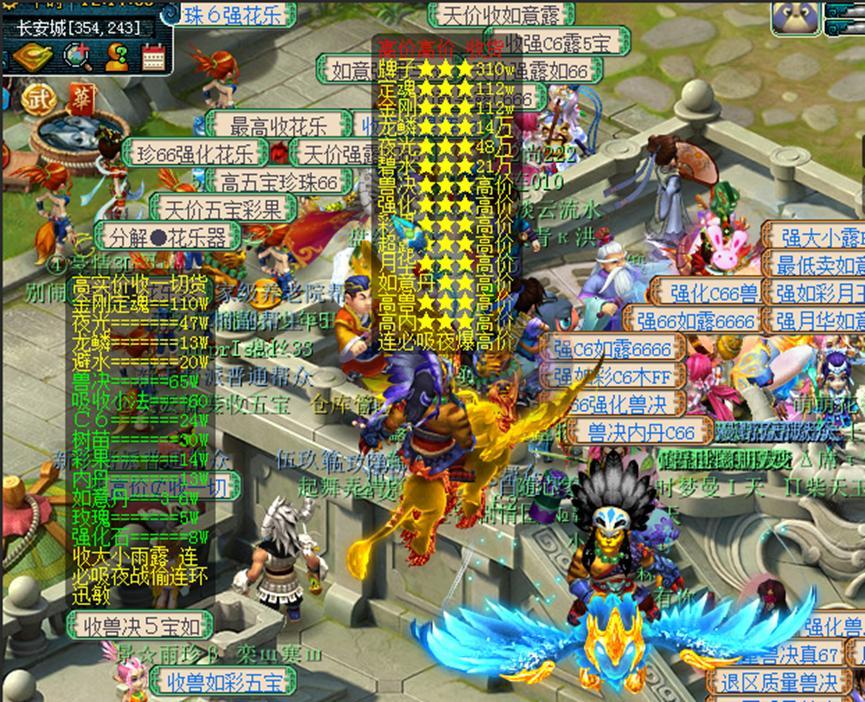Click the person with question mark icon
This screenshot has height=702, width=865.
click(116, 57)
